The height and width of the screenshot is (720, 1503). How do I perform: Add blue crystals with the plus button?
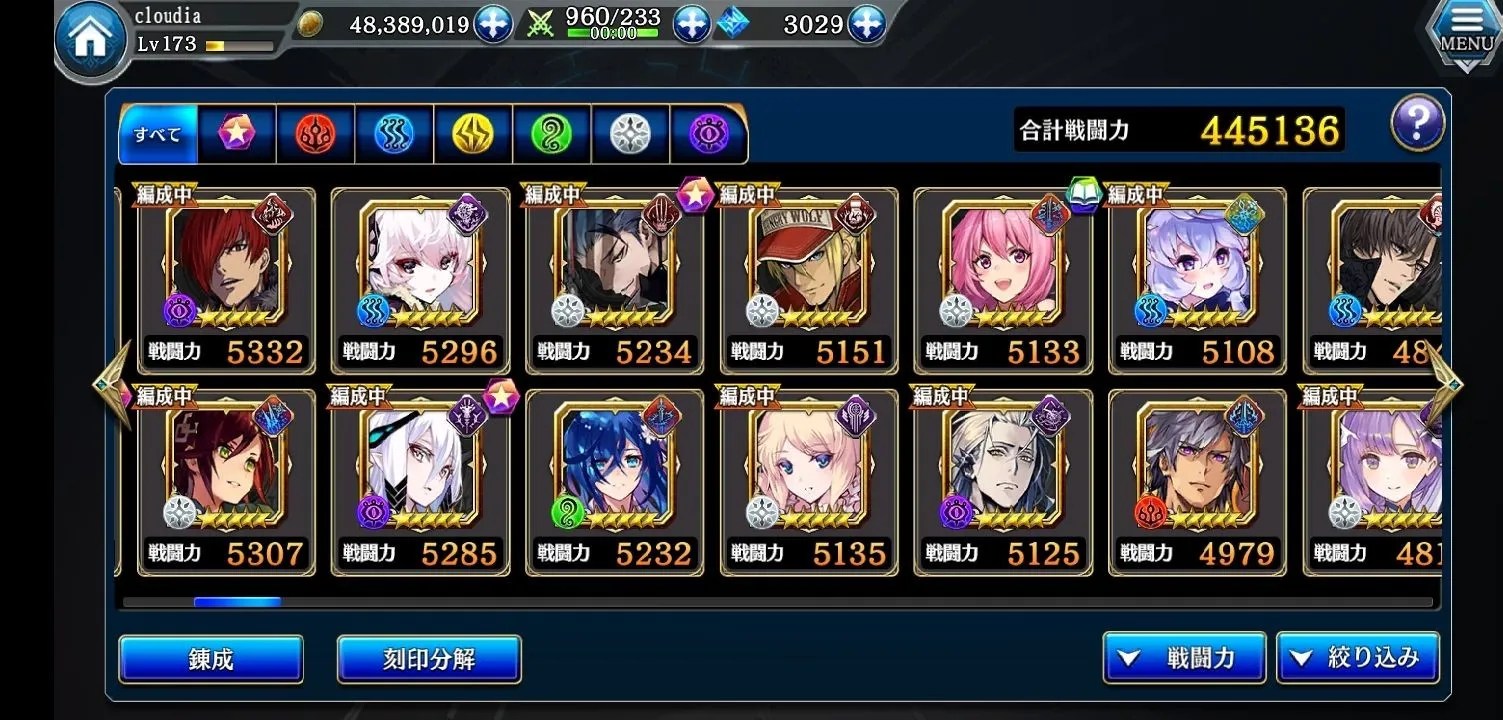coord(866,24)
